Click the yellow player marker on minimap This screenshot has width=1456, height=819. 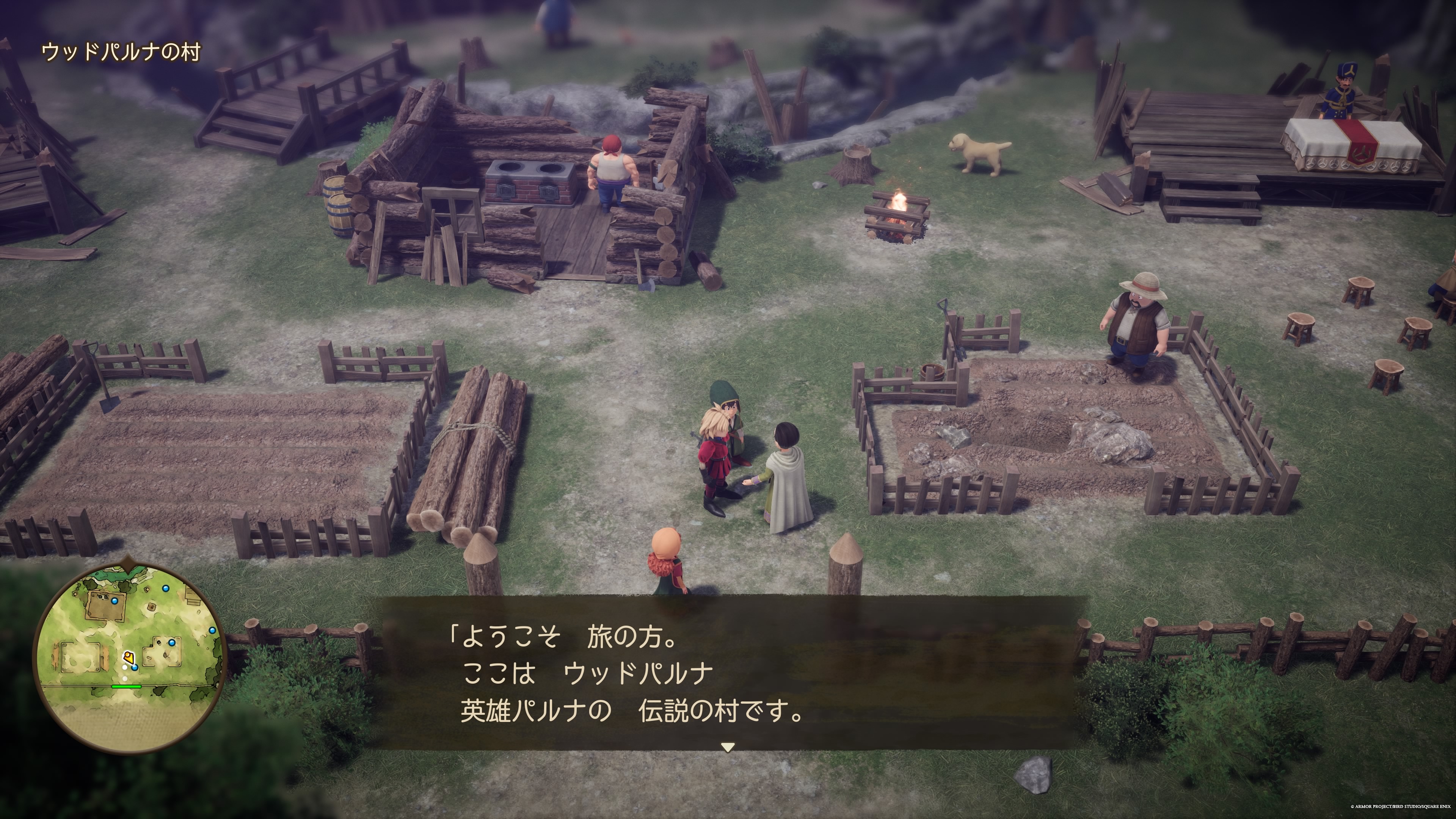tap(129, 657)
